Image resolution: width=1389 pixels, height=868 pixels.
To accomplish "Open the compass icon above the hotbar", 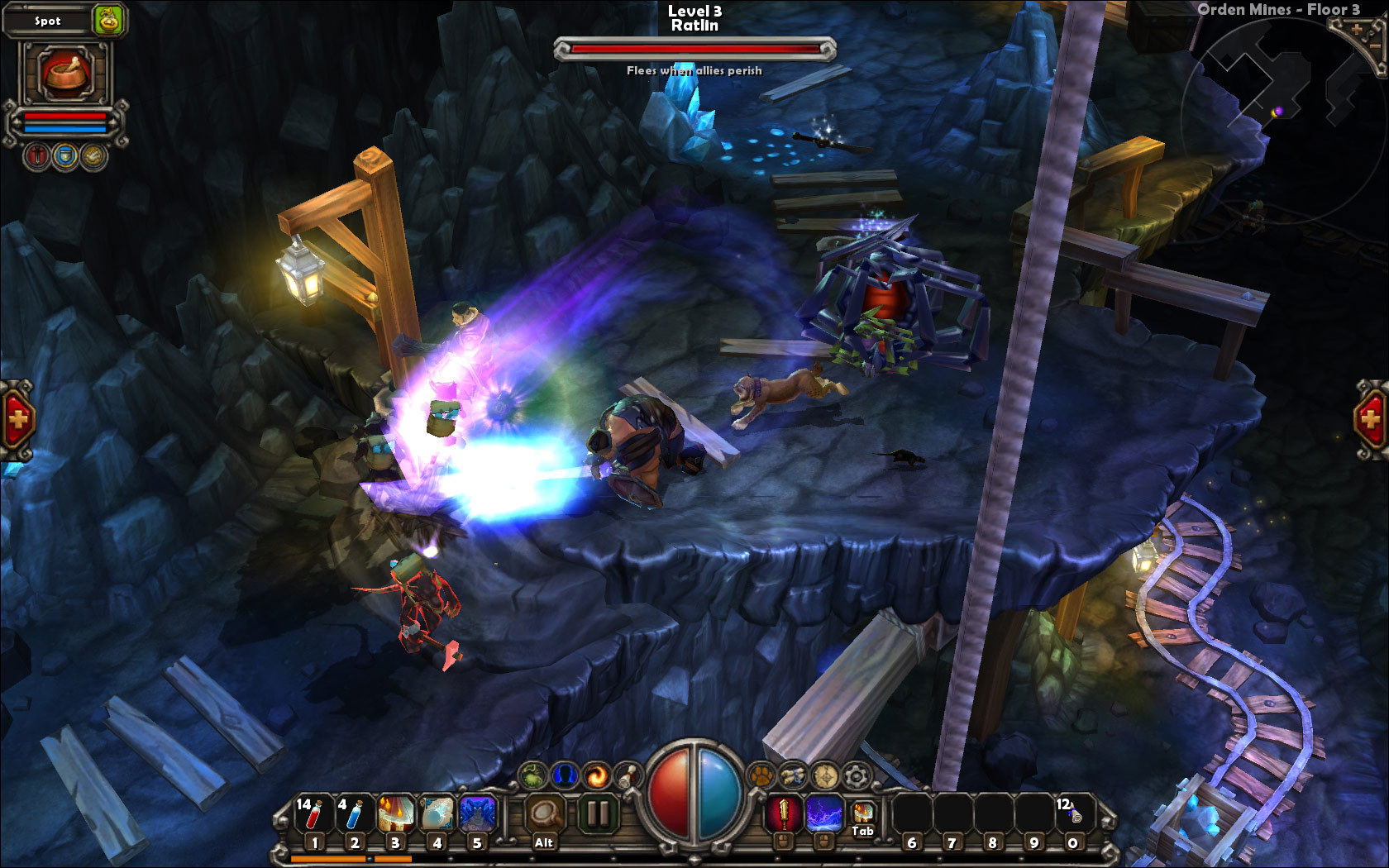I will [x=824, y=775].
